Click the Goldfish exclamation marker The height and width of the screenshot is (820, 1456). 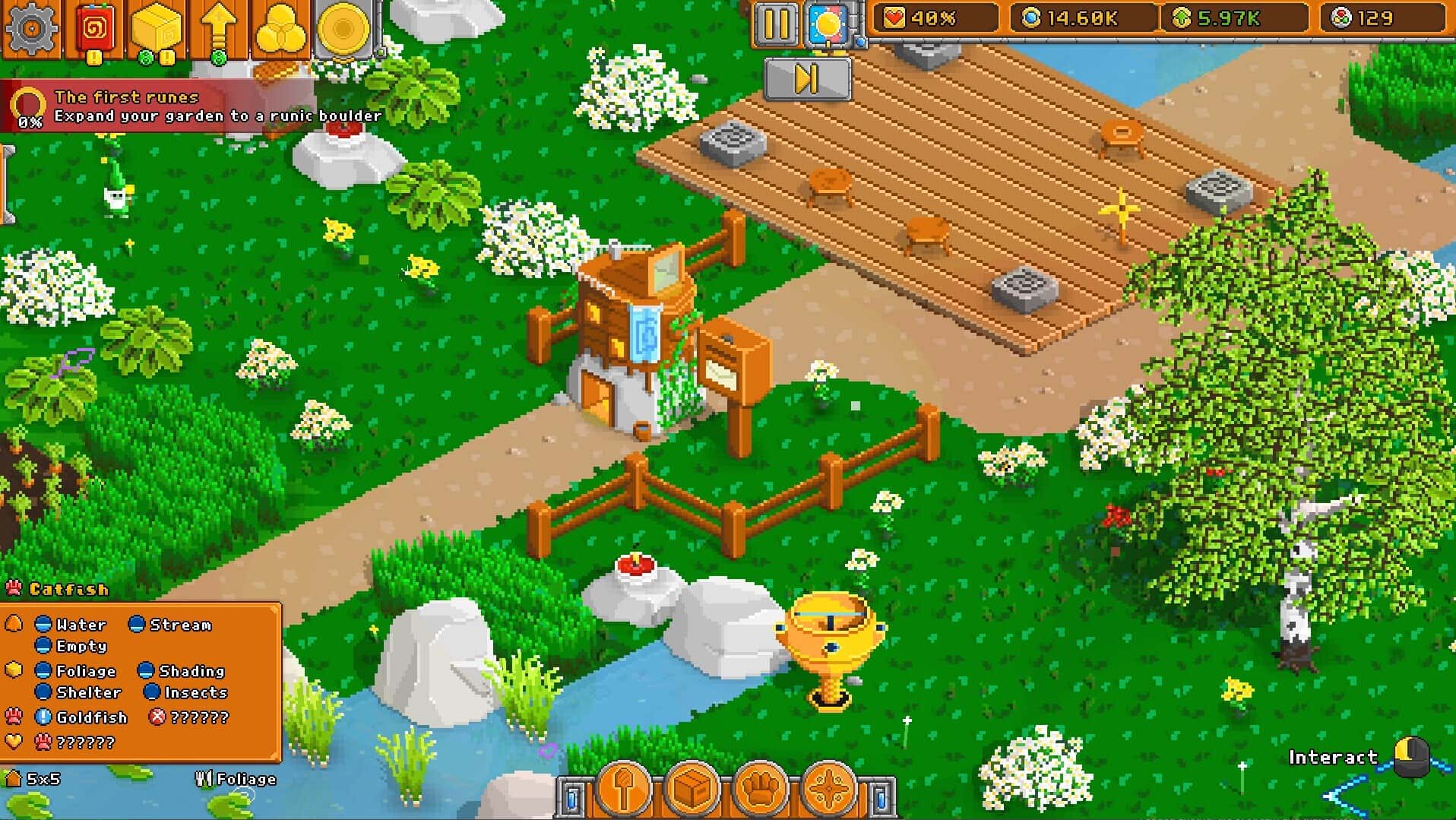tap(43, 717)
